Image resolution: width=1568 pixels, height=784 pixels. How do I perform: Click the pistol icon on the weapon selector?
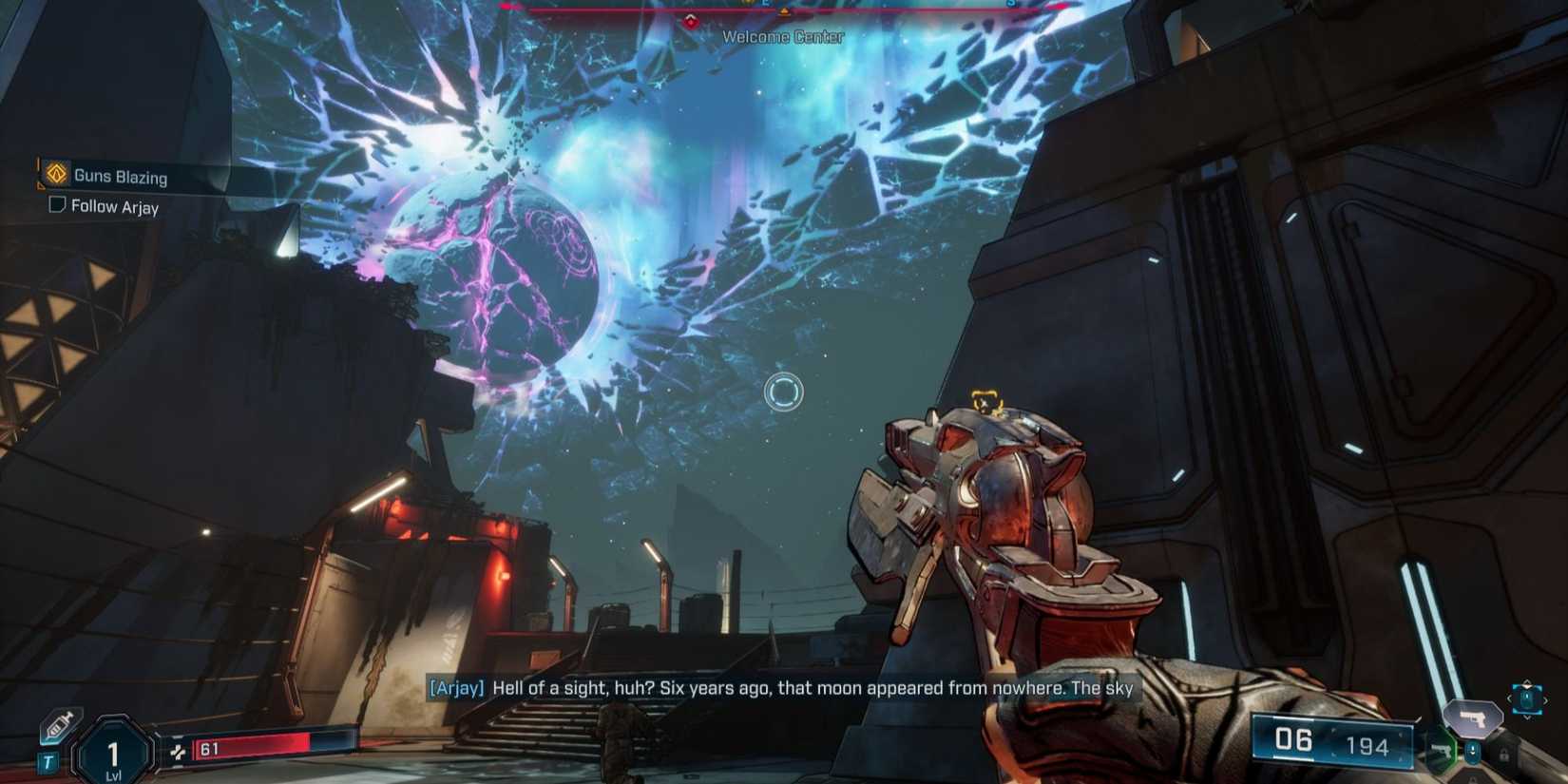1472,717
